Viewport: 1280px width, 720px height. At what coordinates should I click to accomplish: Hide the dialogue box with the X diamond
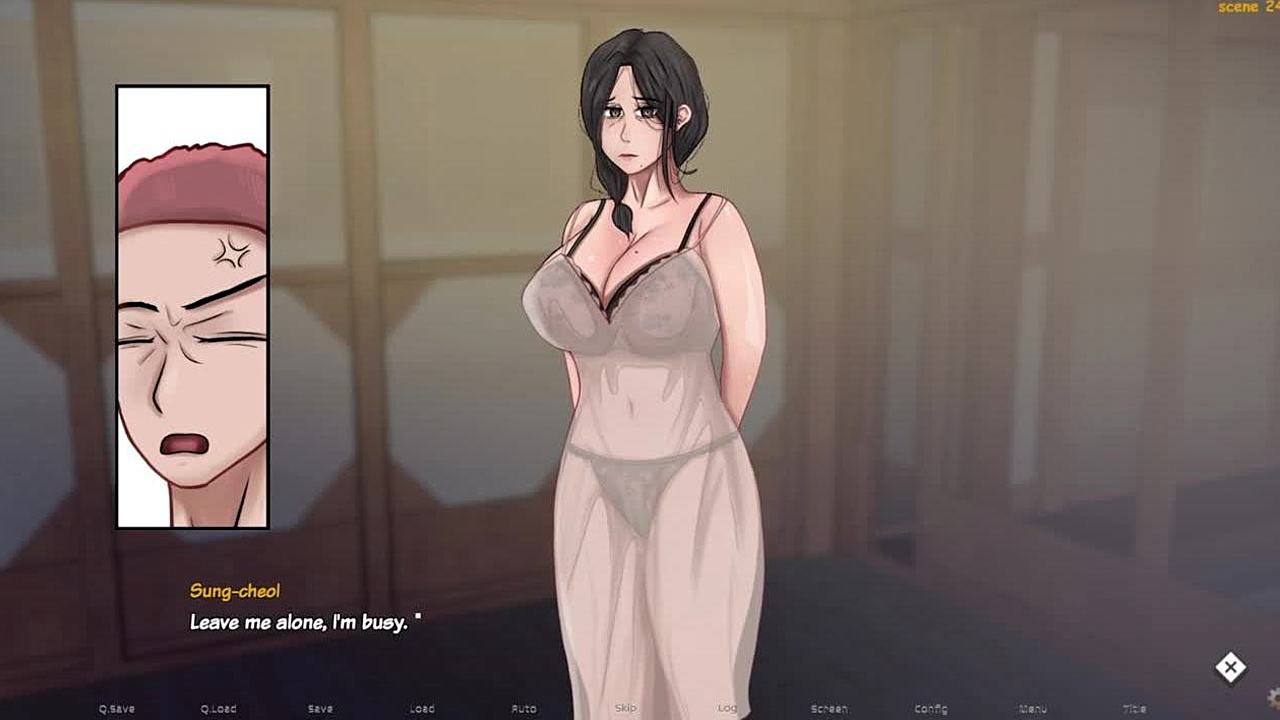1230,667
